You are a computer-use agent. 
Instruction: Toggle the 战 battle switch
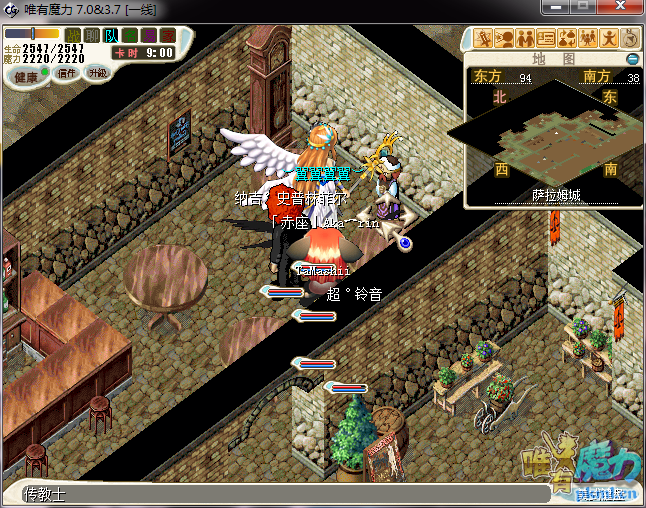[74, 36]
